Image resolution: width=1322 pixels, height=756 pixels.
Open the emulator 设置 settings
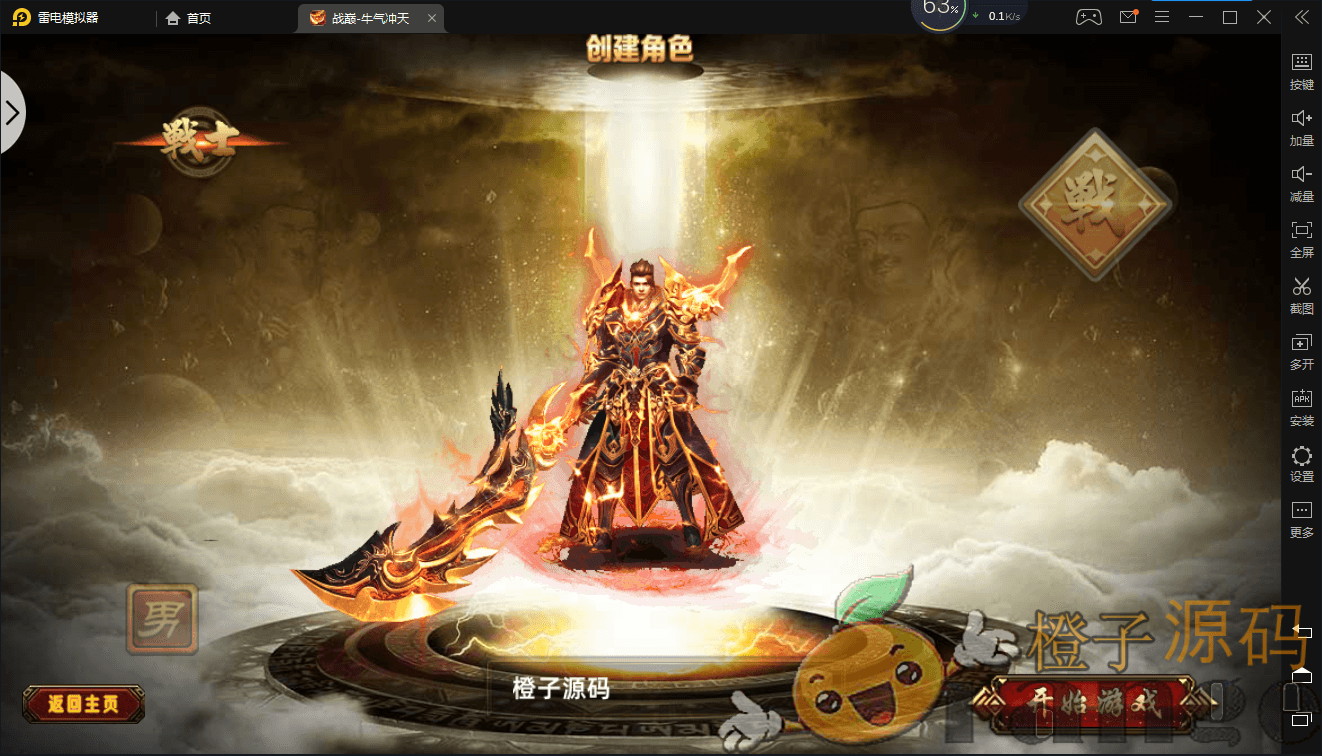[1301, 463]
